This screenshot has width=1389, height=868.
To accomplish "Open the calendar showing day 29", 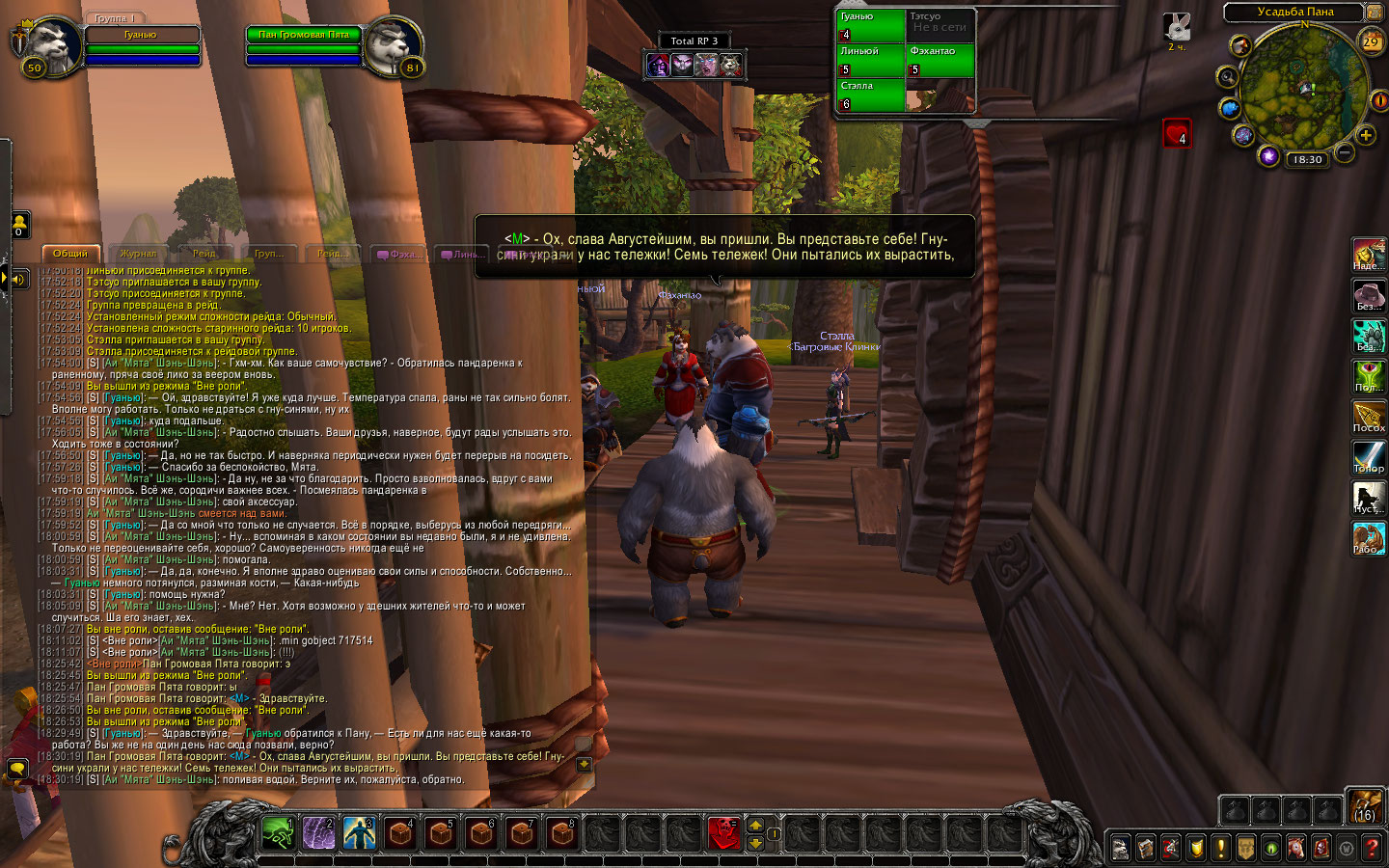I will tap(1371, 41).
